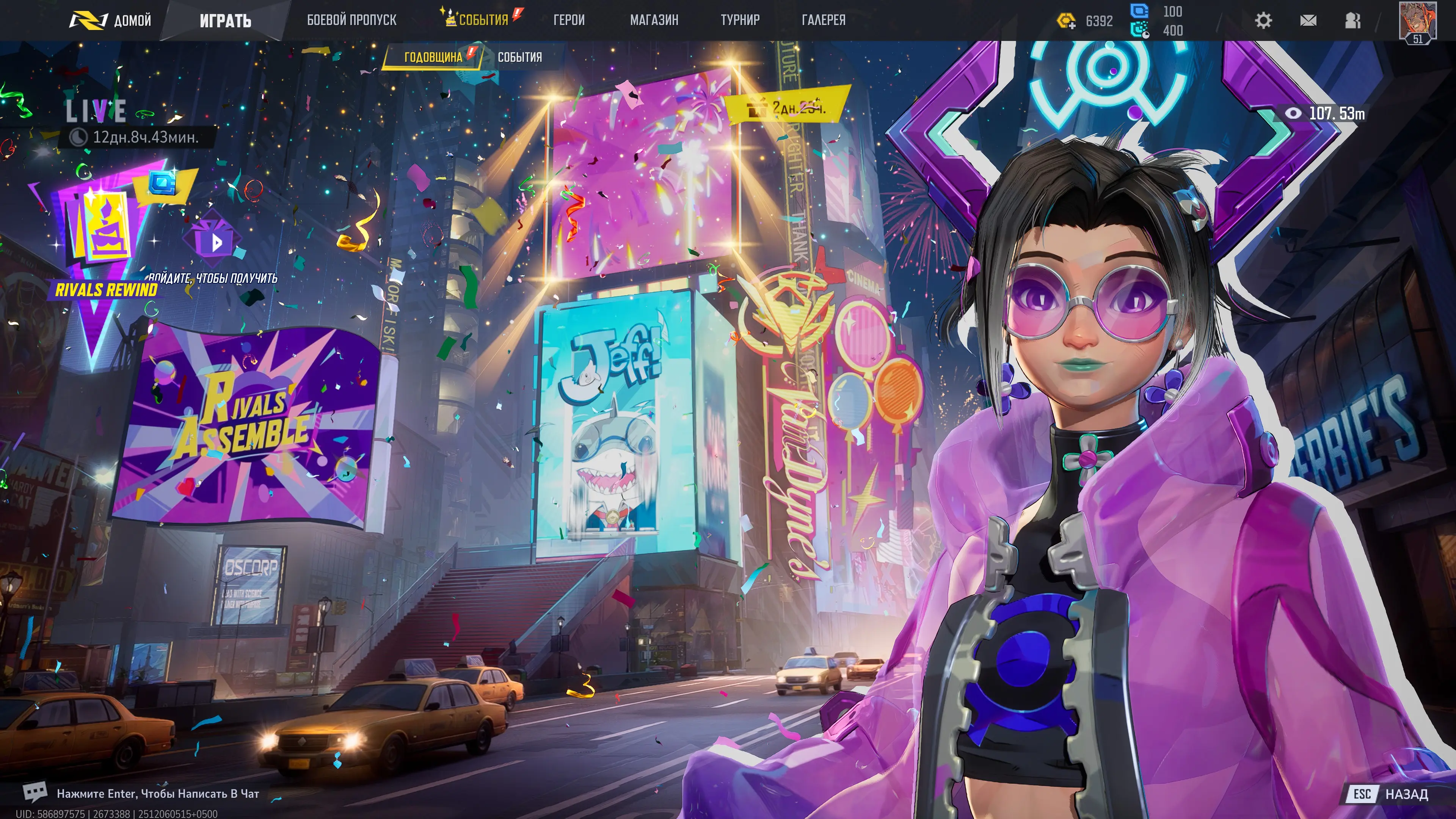Open settings with the gear icon
The width and height of the screenshot is (1456, 819).
(1263, 21)
